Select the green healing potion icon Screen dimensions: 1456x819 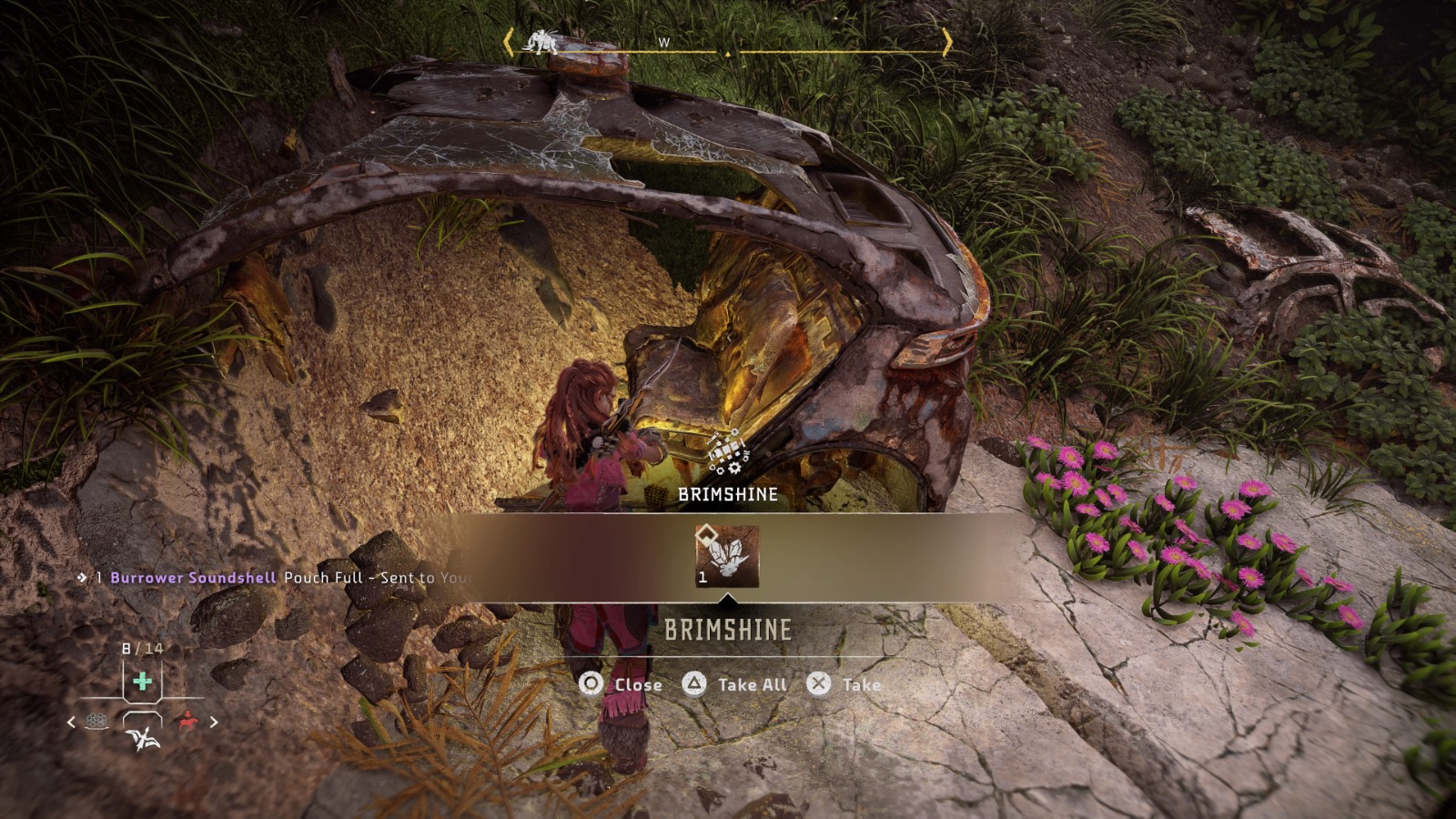click(x=142, y=682)
